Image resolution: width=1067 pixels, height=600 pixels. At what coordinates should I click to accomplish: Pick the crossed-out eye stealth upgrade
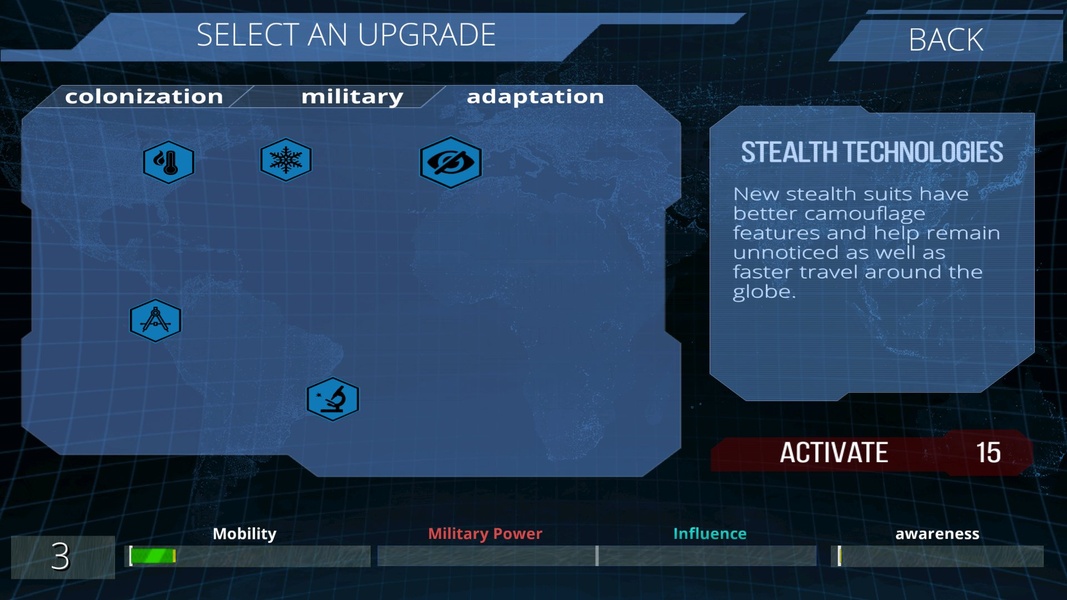(451, 162)
